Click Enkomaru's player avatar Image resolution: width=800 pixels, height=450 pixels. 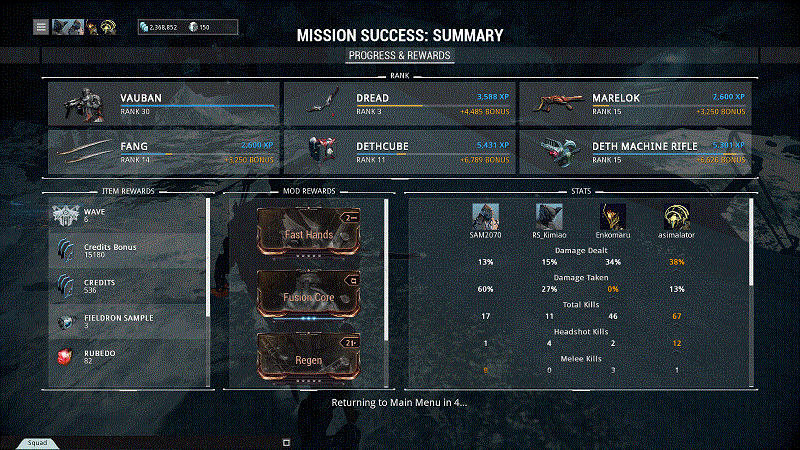coord(613,216)
